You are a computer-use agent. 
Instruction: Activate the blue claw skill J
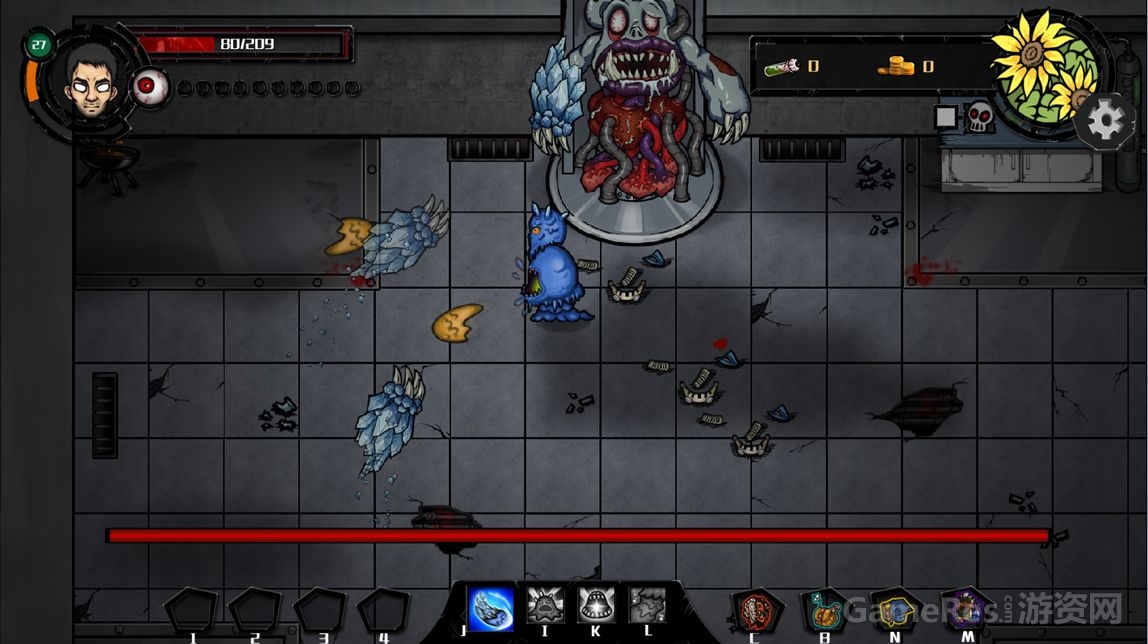click(491, 606)
